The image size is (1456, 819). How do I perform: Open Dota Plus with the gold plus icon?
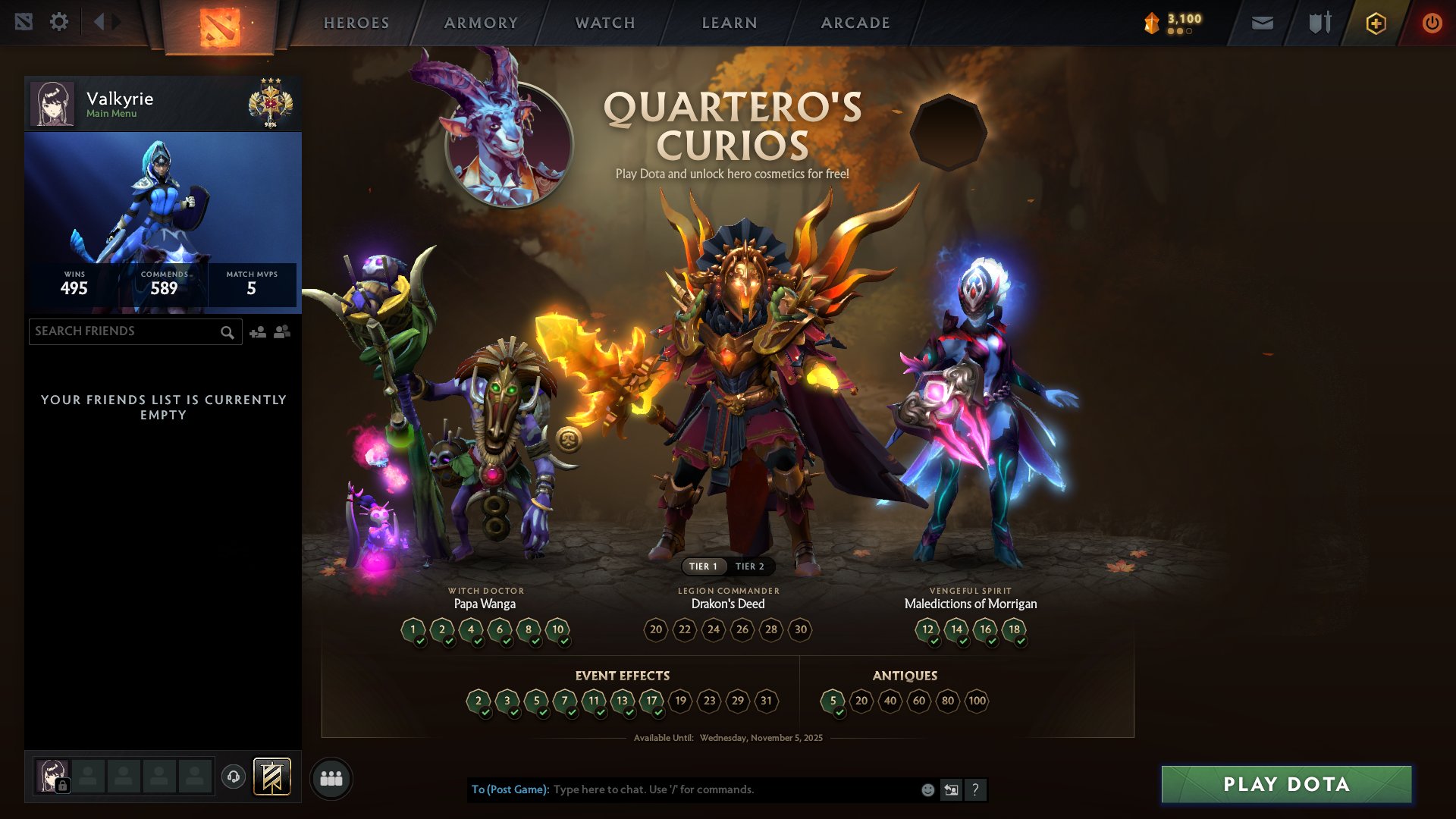[x=1375, y=23]
